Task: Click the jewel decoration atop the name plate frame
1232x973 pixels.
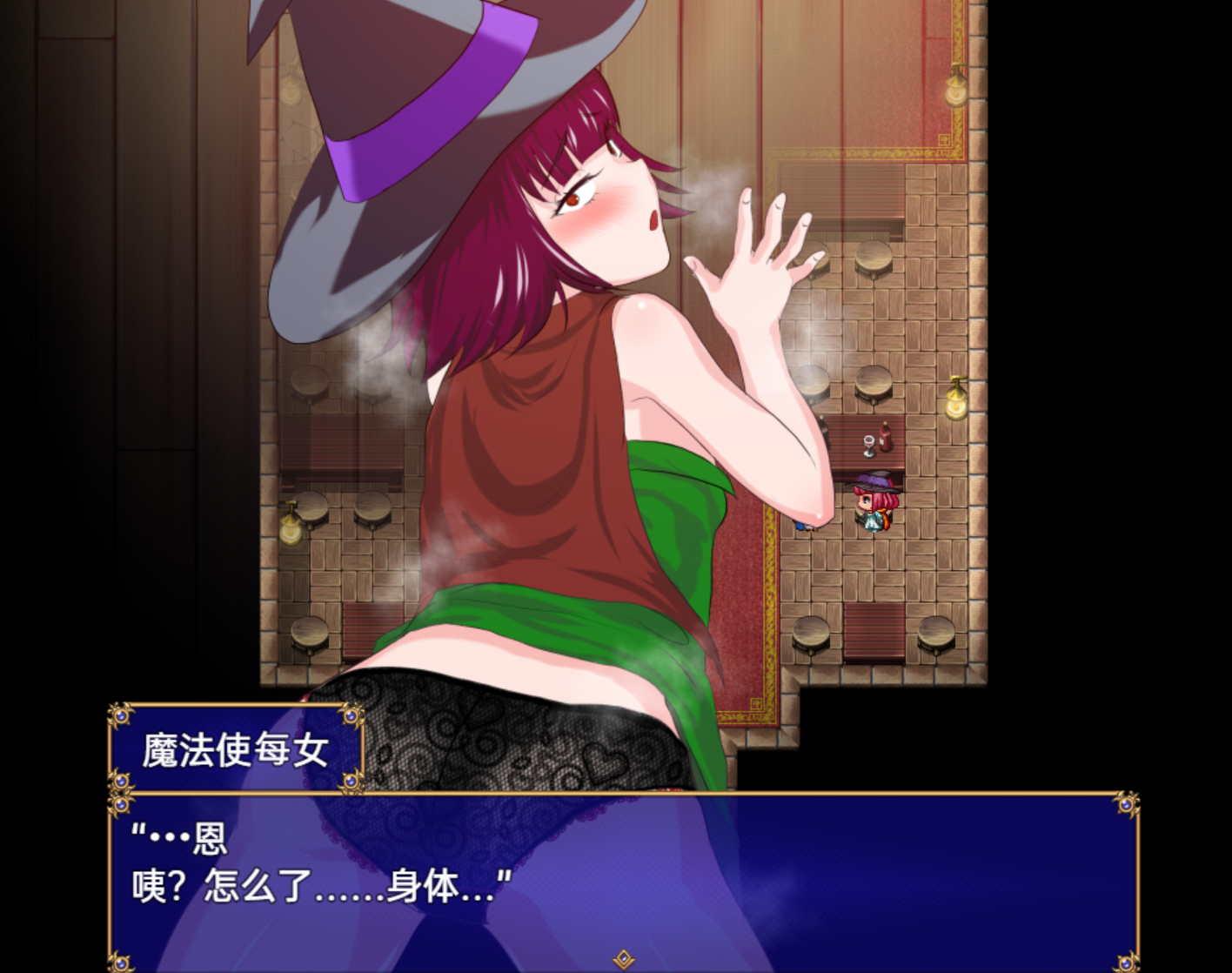Action: pyautogui.click(x=352, y=715)
